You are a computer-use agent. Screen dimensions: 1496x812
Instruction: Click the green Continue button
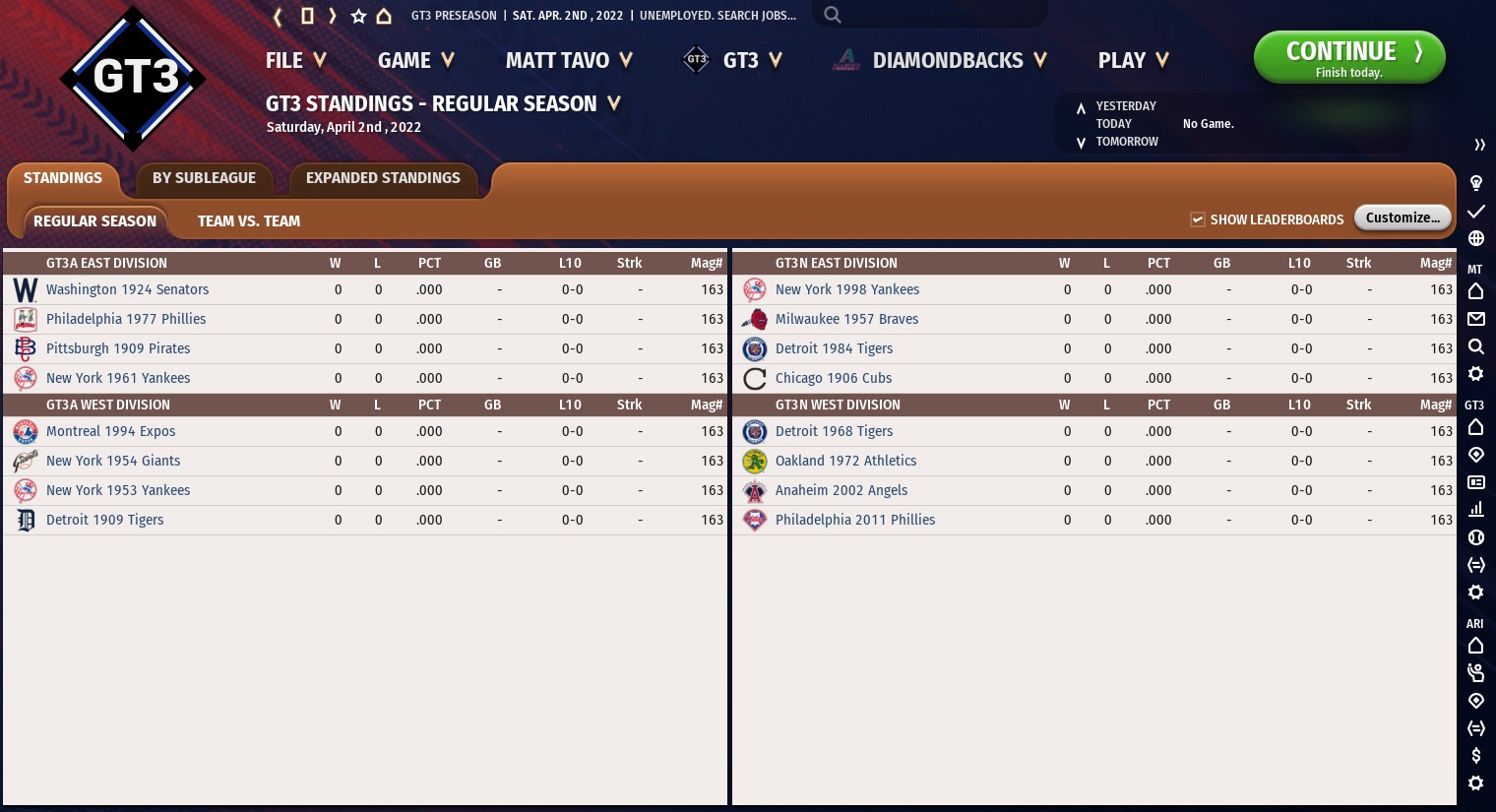coord(1348,57)
